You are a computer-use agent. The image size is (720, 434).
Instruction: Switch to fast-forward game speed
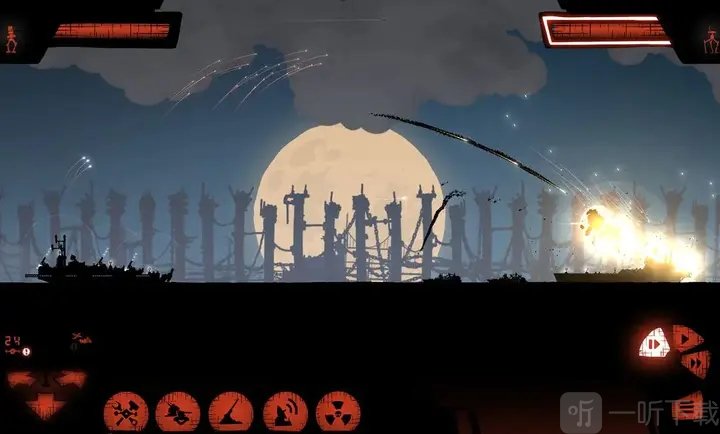pos(696,362)
